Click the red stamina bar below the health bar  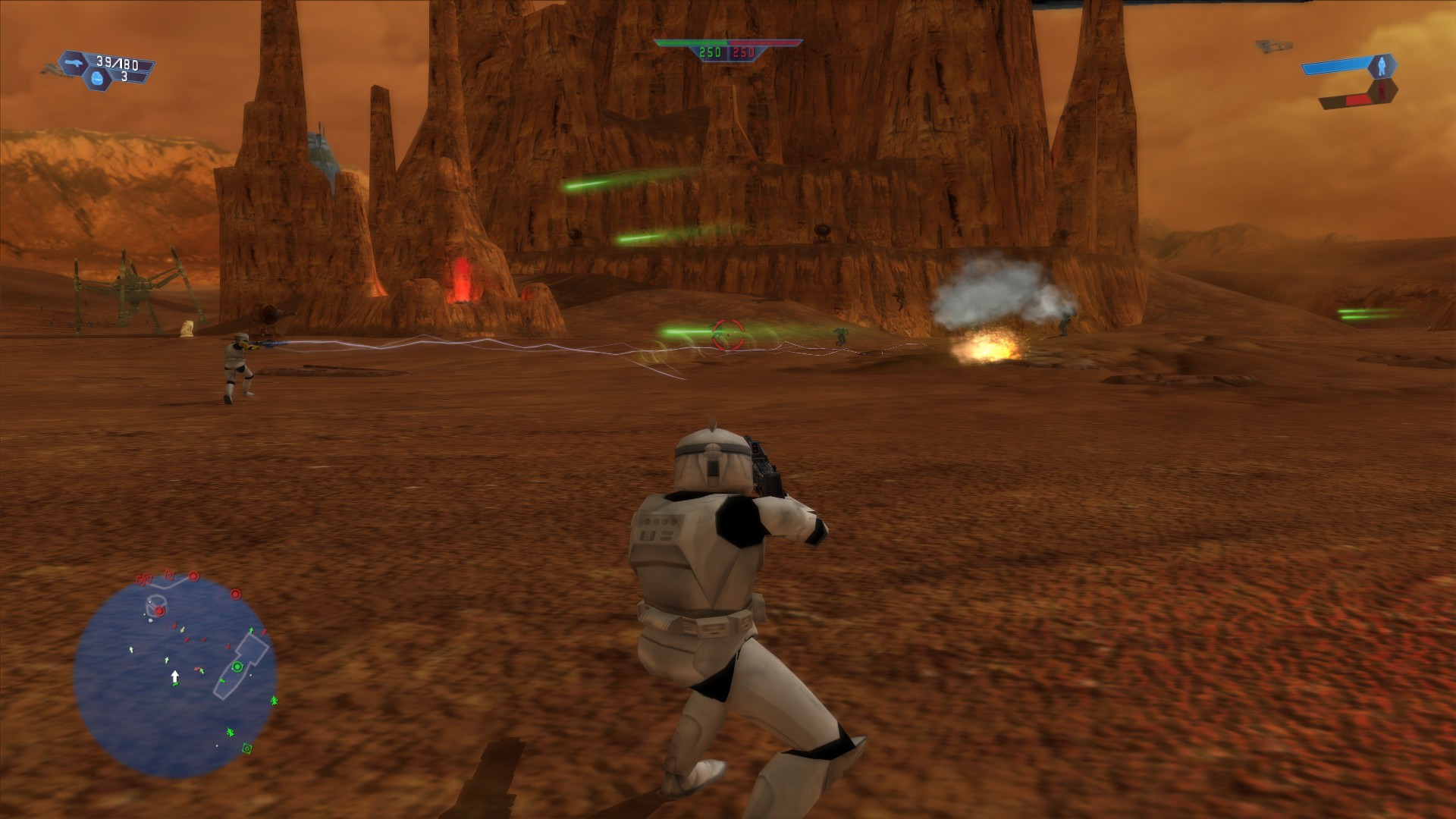coord(1358,100)
